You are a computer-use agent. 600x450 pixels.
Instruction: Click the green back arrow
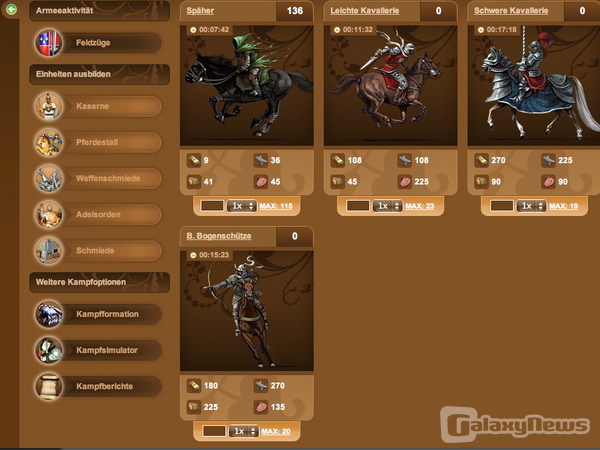point(10,9)
